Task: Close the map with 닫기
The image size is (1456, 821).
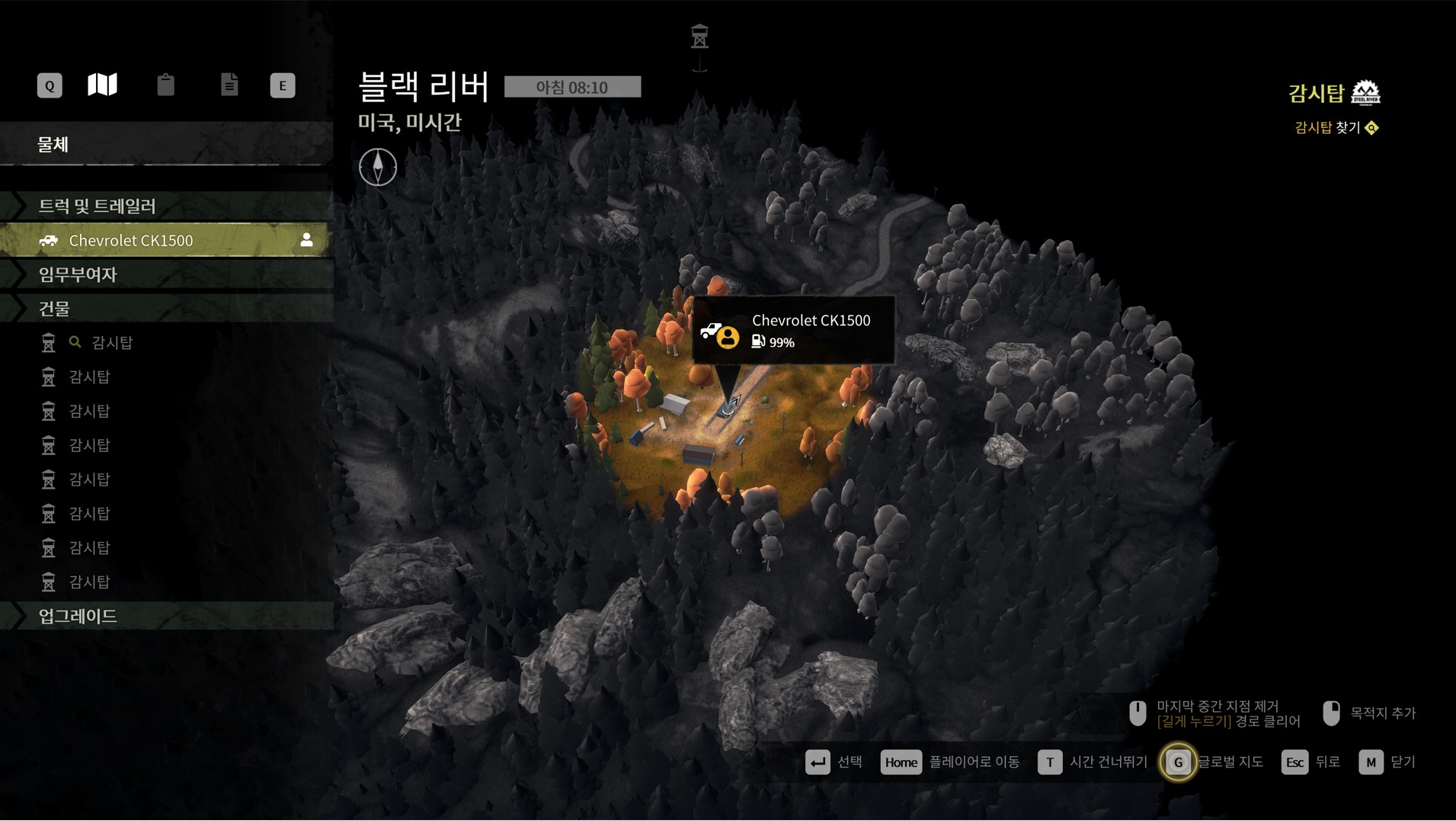Action: [1387, 762]
